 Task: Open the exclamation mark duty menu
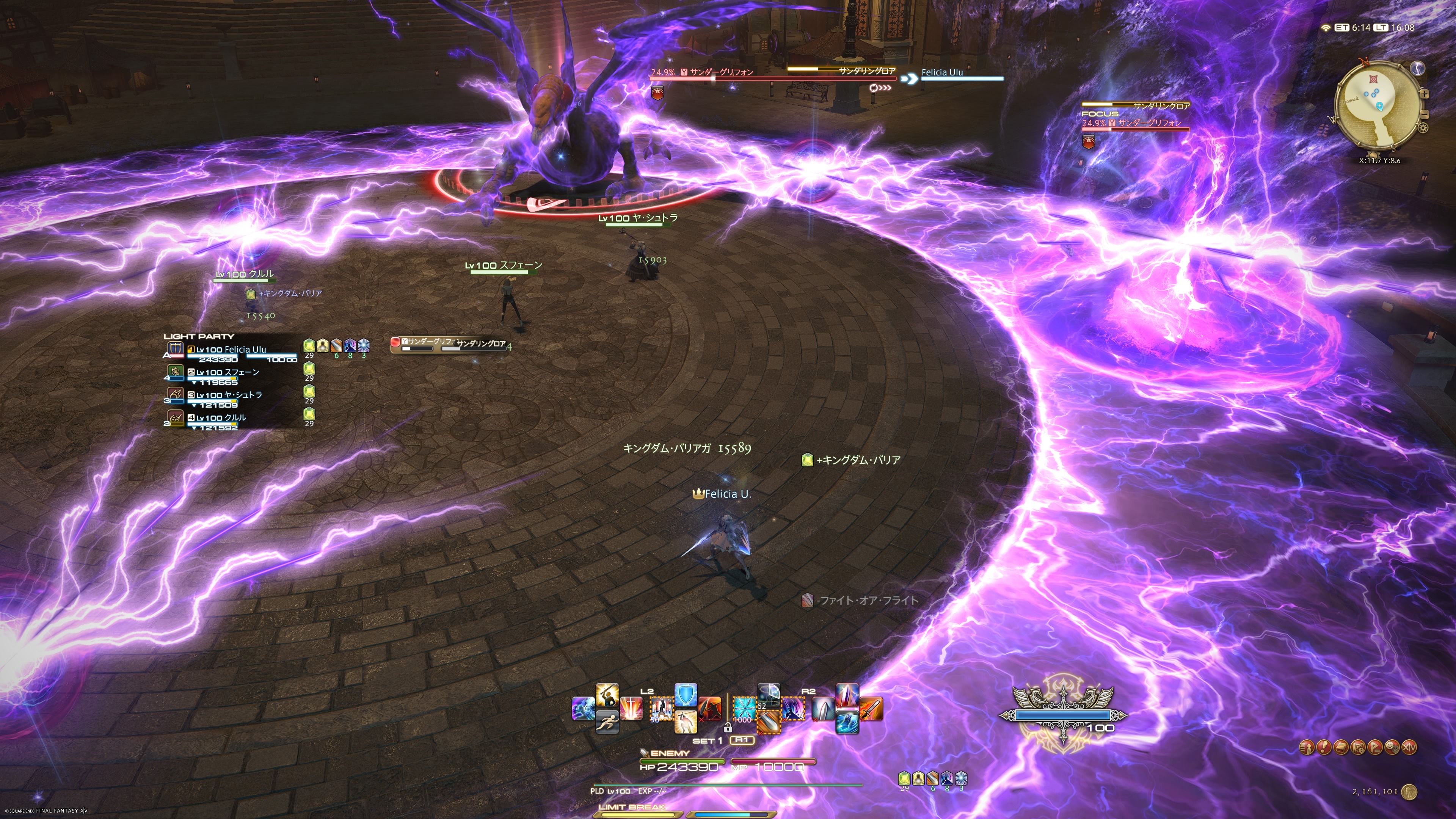1324,747
